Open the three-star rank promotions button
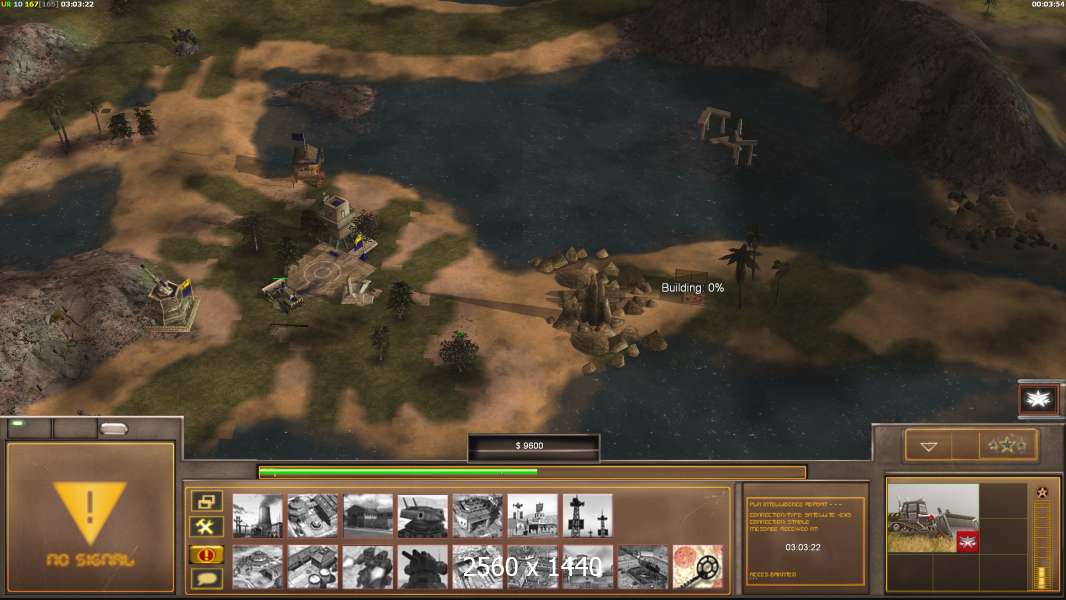 coord(1008,446)
